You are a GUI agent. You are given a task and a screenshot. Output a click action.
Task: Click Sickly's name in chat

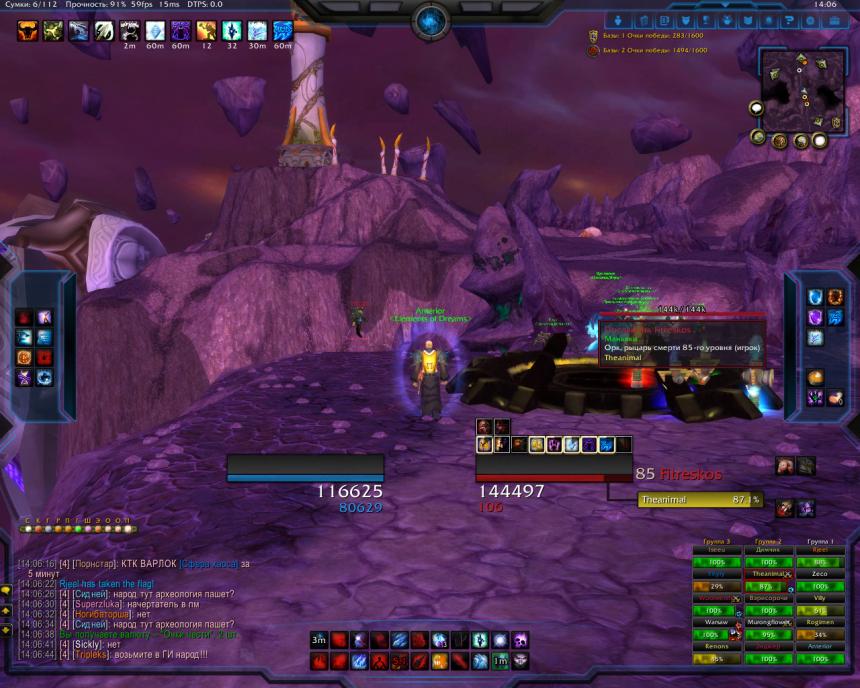coord(88,644)
